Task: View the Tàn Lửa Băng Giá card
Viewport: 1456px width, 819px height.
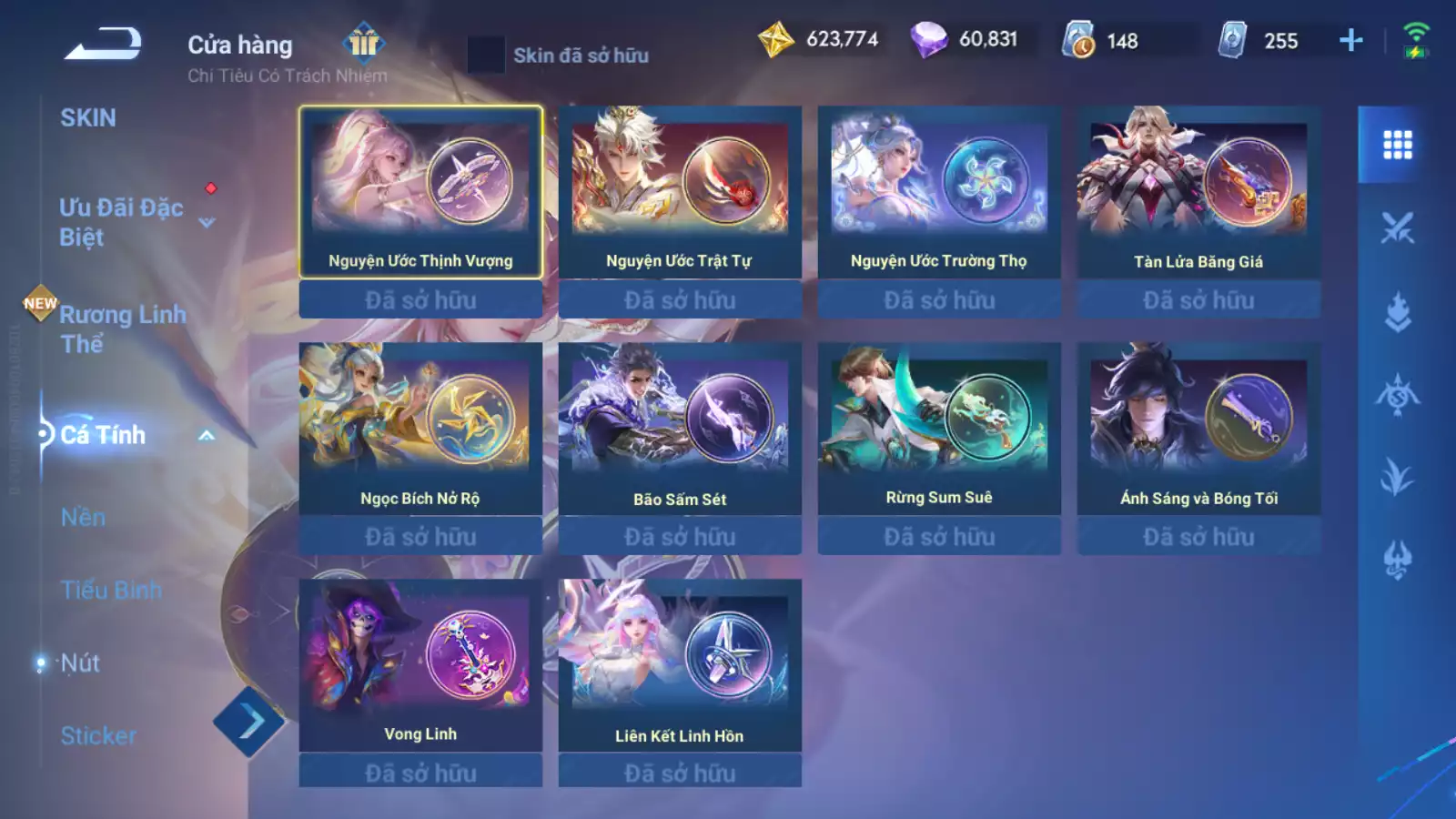Action: point(1198,192)
